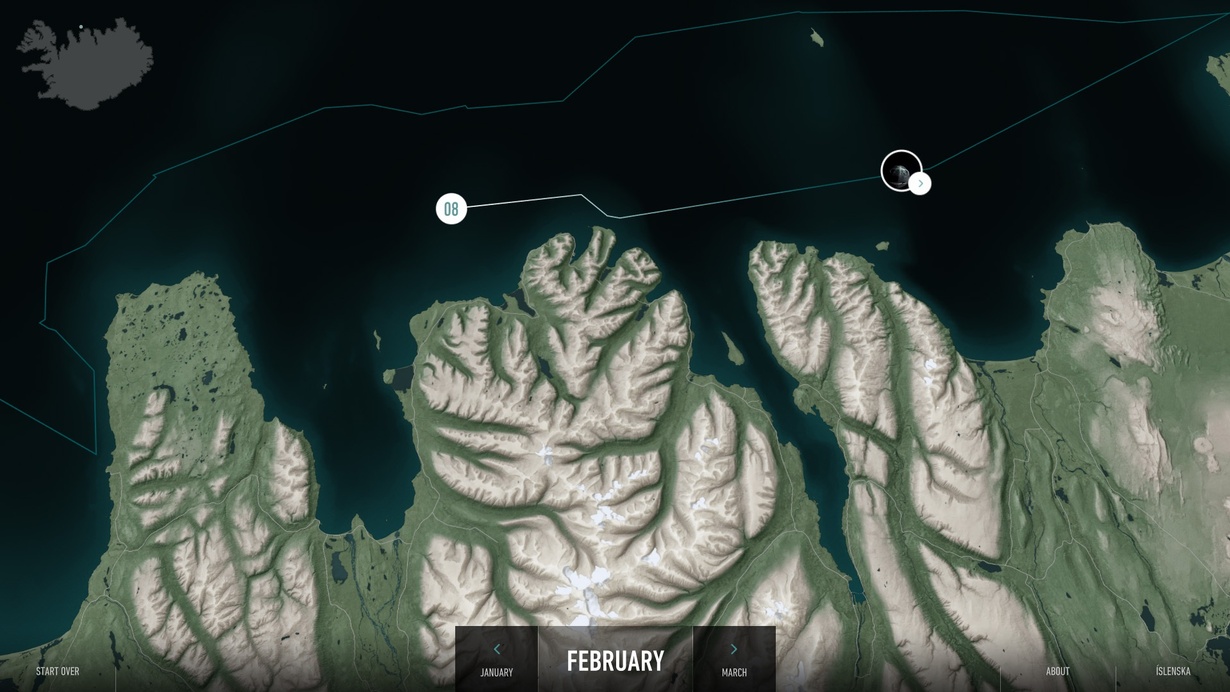Switch language to Íslenska
The image size is (1230, 692).
point(1172,671)
